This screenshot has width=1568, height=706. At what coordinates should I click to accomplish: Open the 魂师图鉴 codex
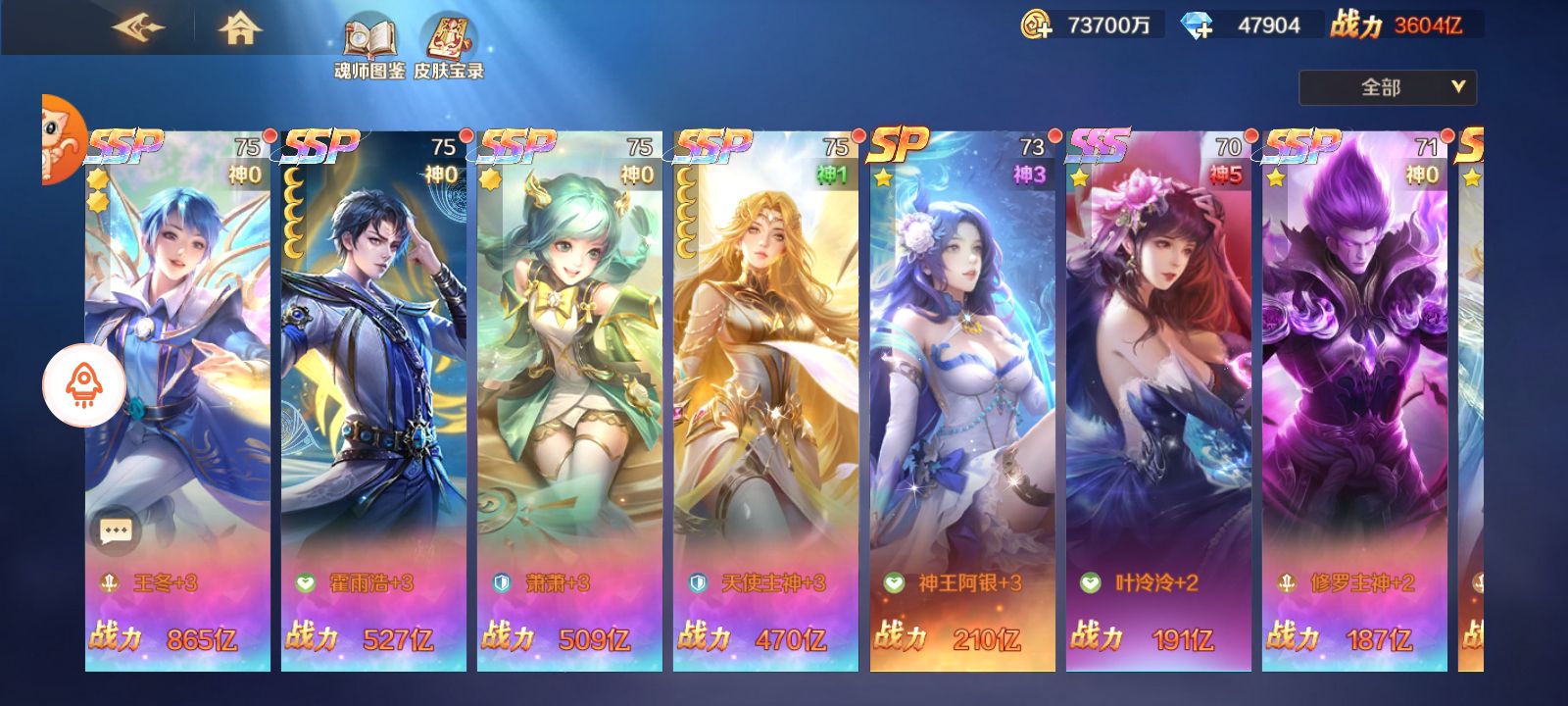pyautogui.click(x=368, y=46)
